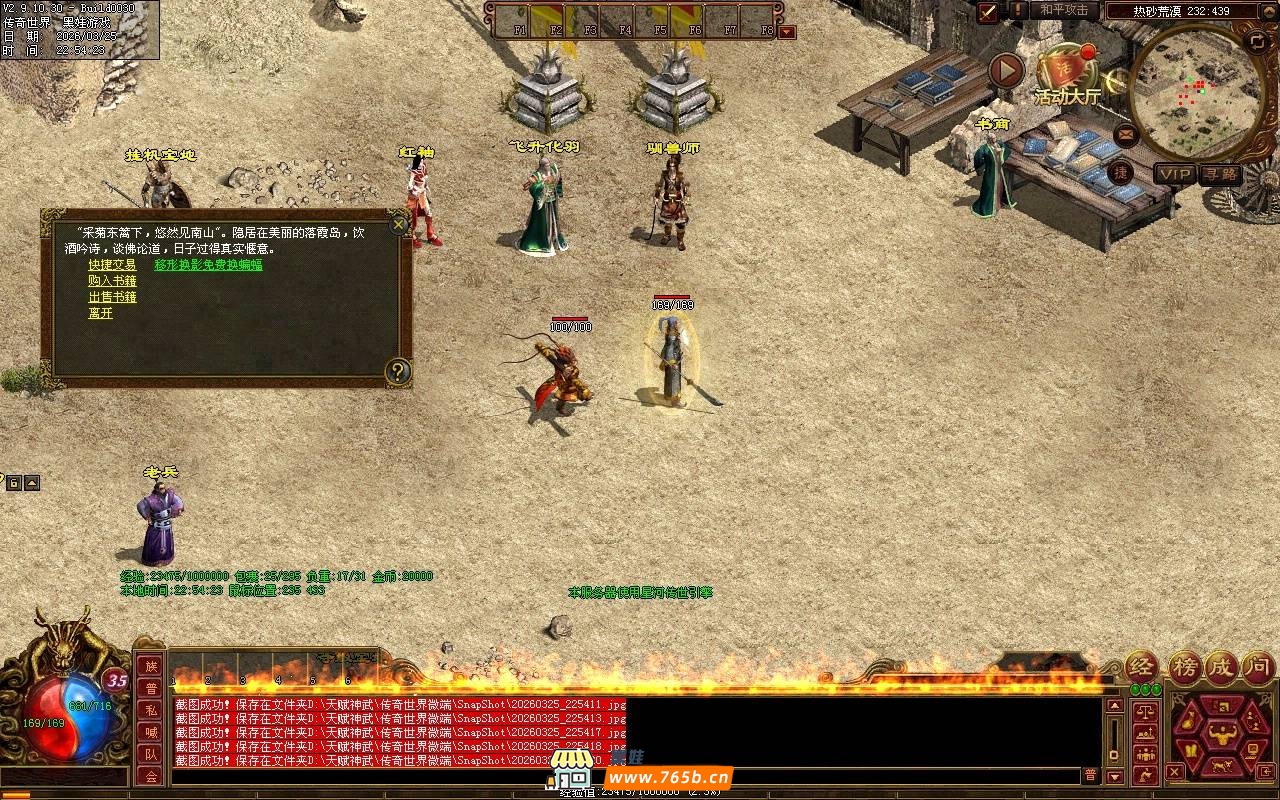Click the 移形换影免费换蝙蝠 green link
The width and height of the screenshot is (1280, 800).
[x=208, y=265]
